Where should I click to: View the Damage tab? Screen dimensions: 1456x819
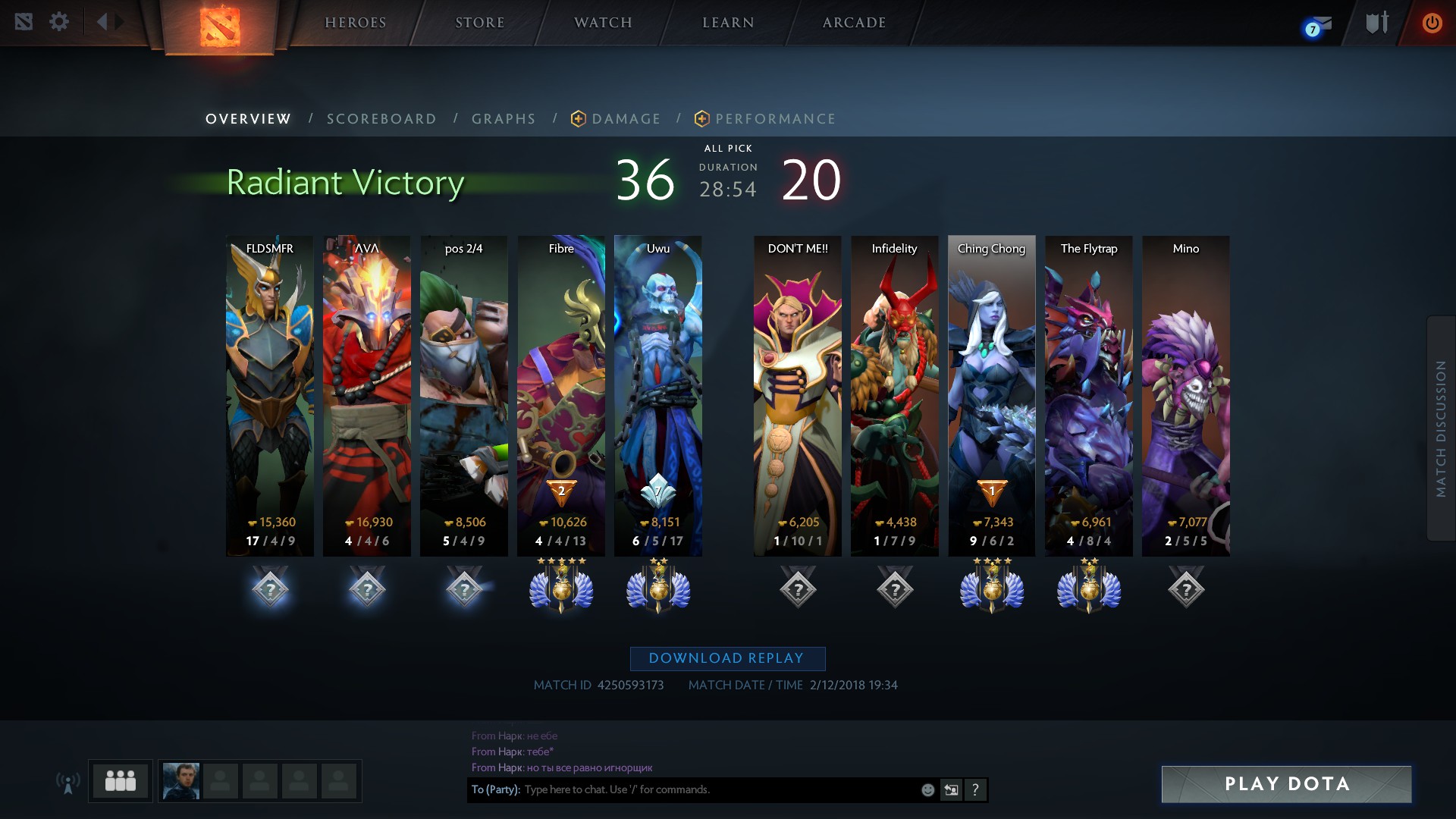coord(626,119)
